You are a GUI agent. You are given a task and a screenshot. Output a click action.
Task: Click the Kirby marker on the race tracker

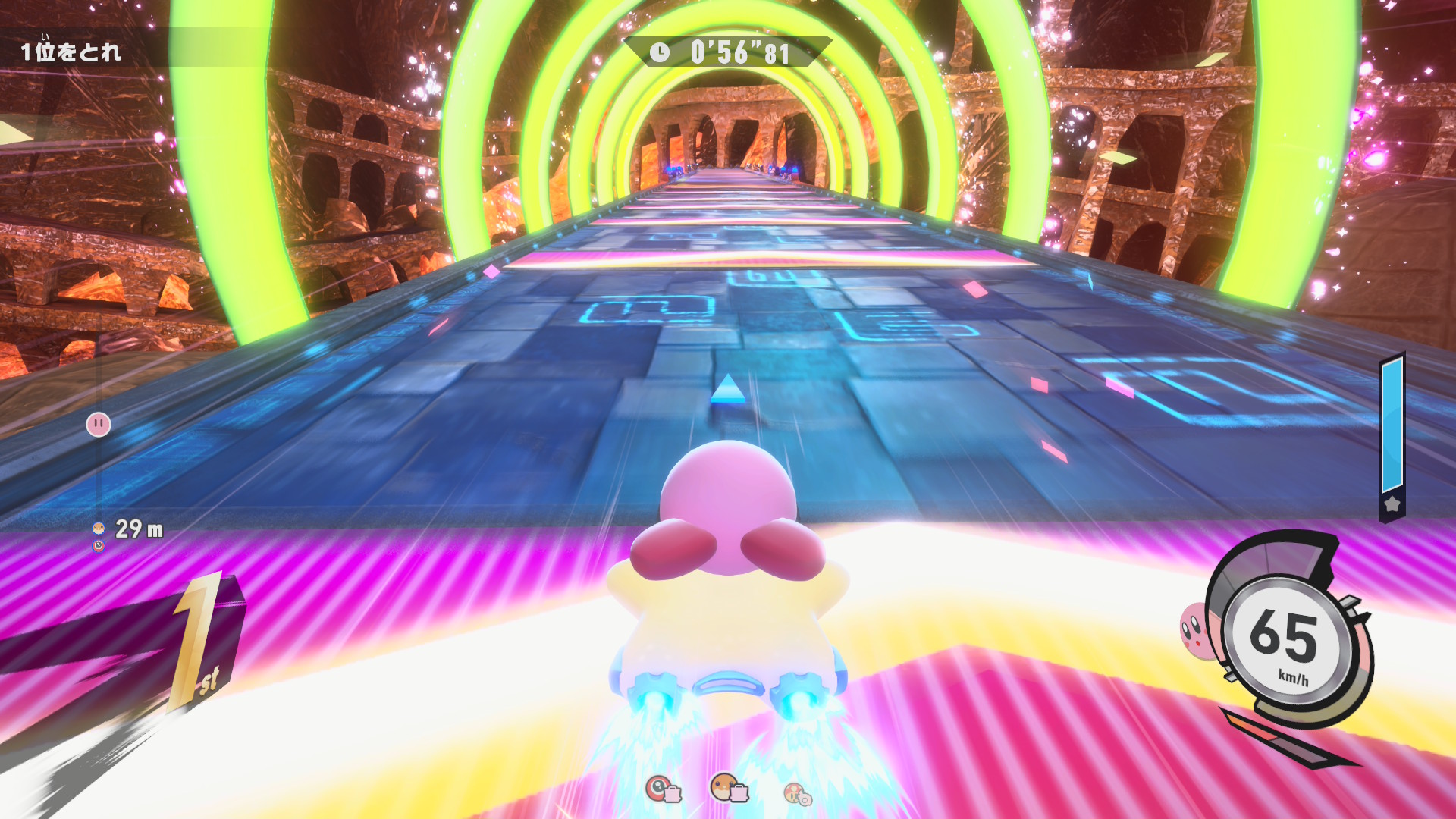tap(99, 424)
